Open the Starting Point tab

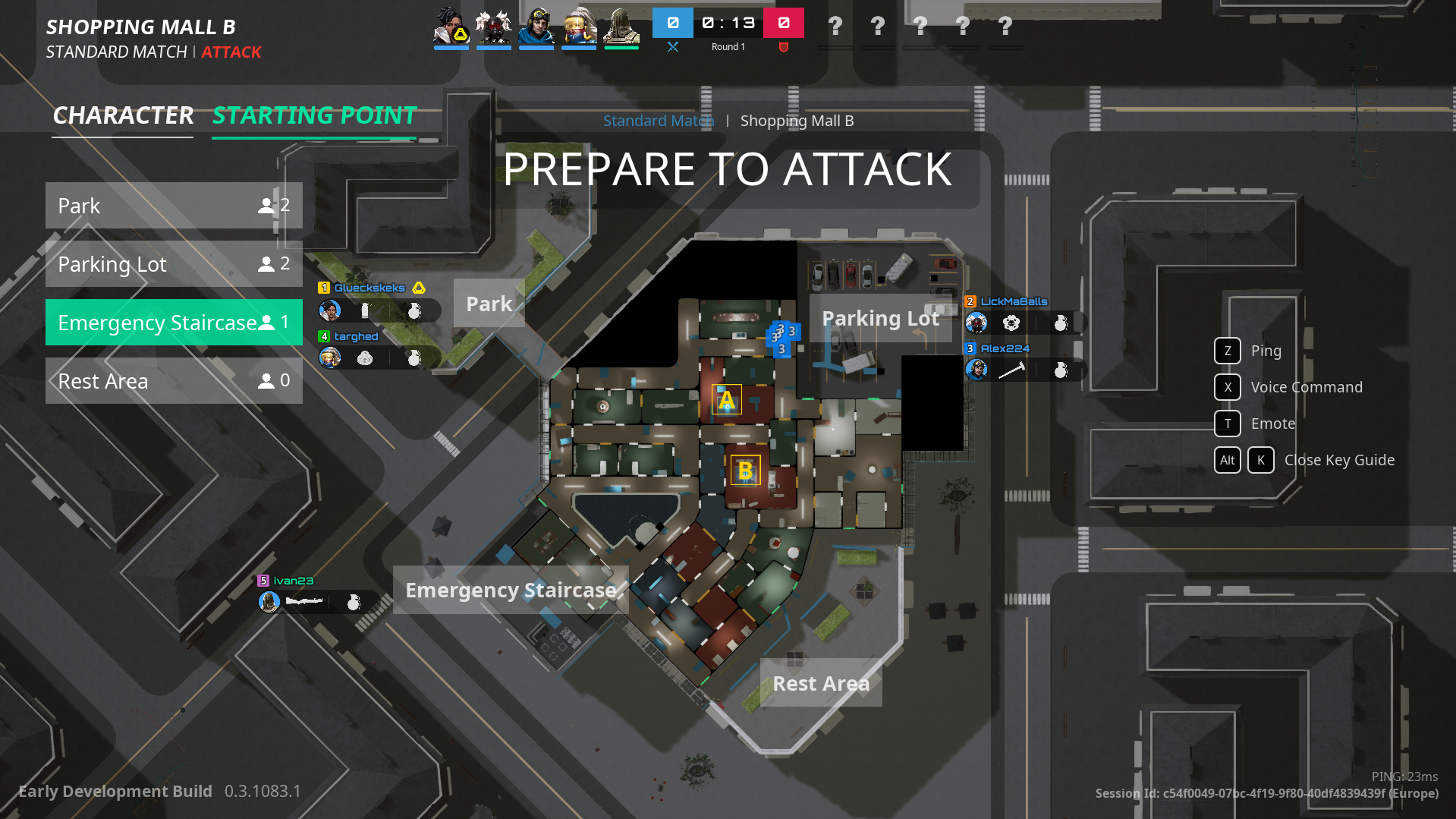pyautogui.click(x=314, y=115)
